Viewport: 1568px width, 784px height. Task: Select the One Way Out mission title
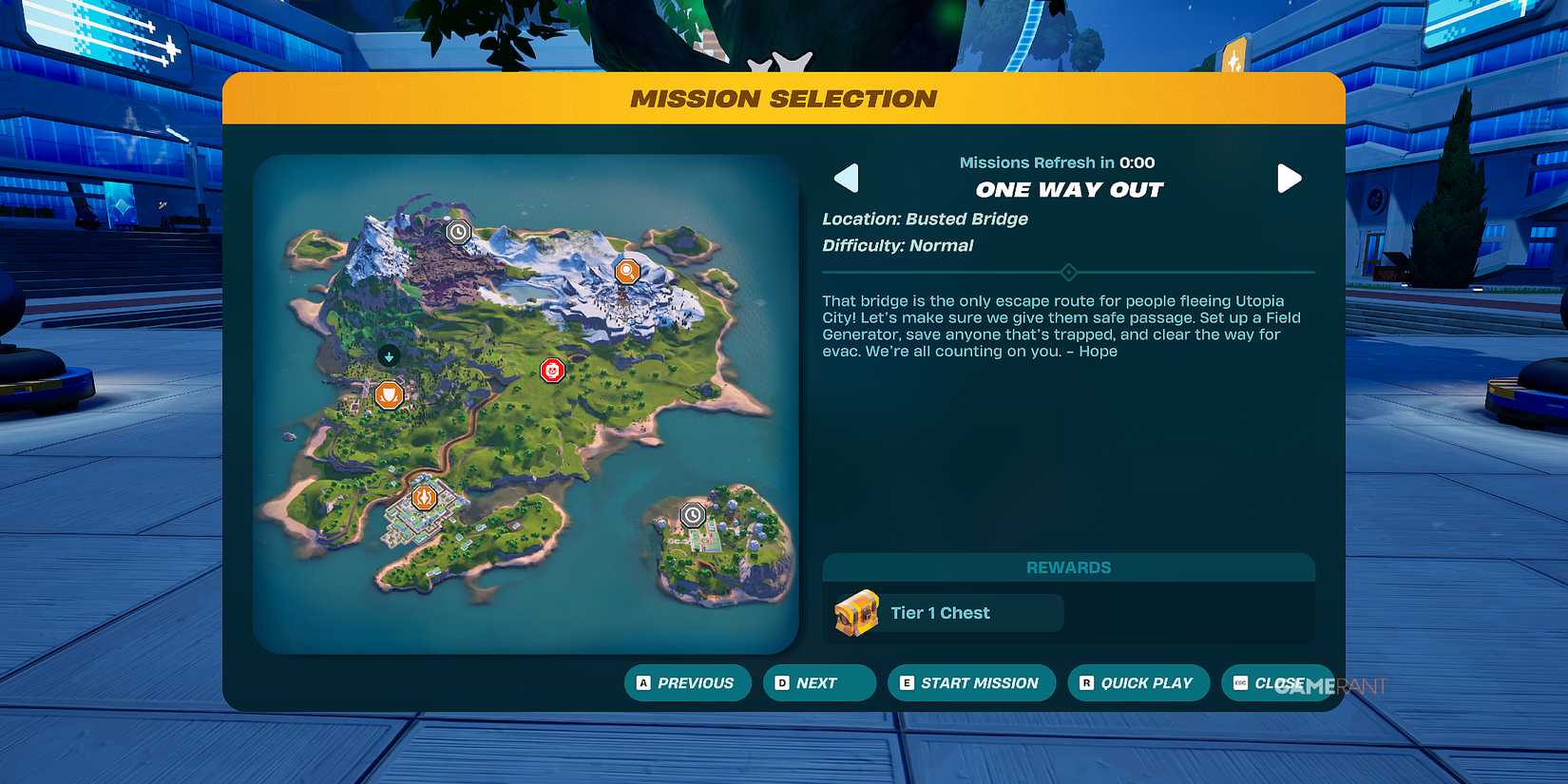coord(1068,189)
